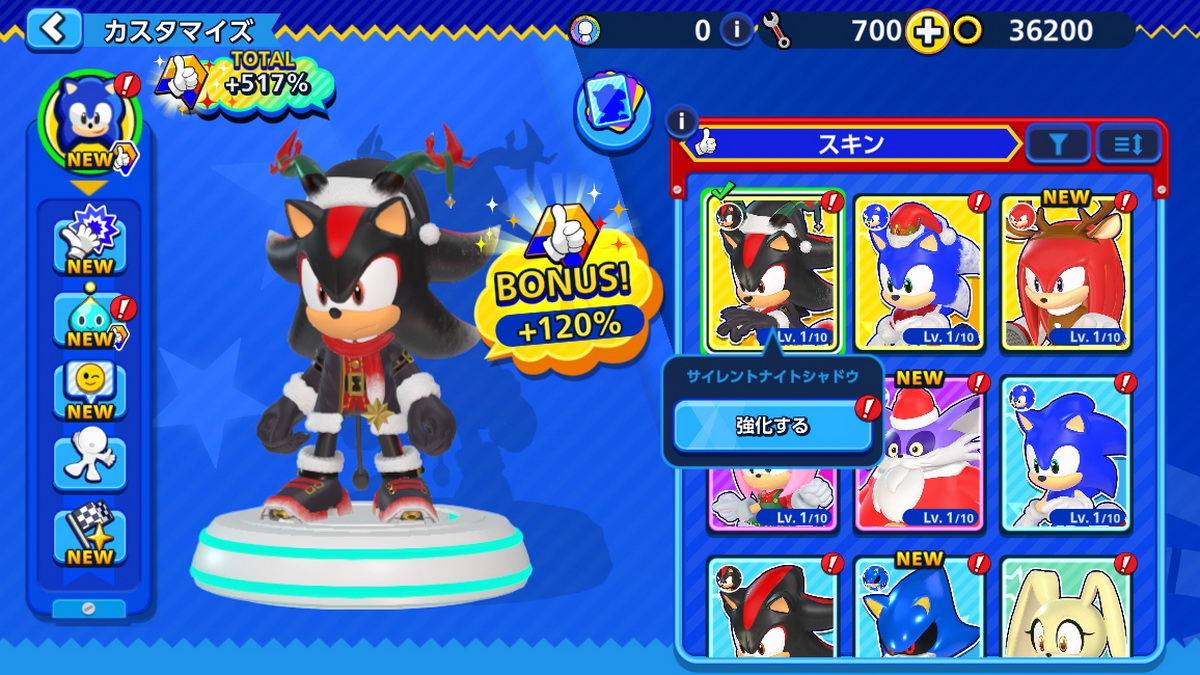Viewport: 1200px width, 675px height.
Task: Tap the 強化する enhance button
Action: 772,425
